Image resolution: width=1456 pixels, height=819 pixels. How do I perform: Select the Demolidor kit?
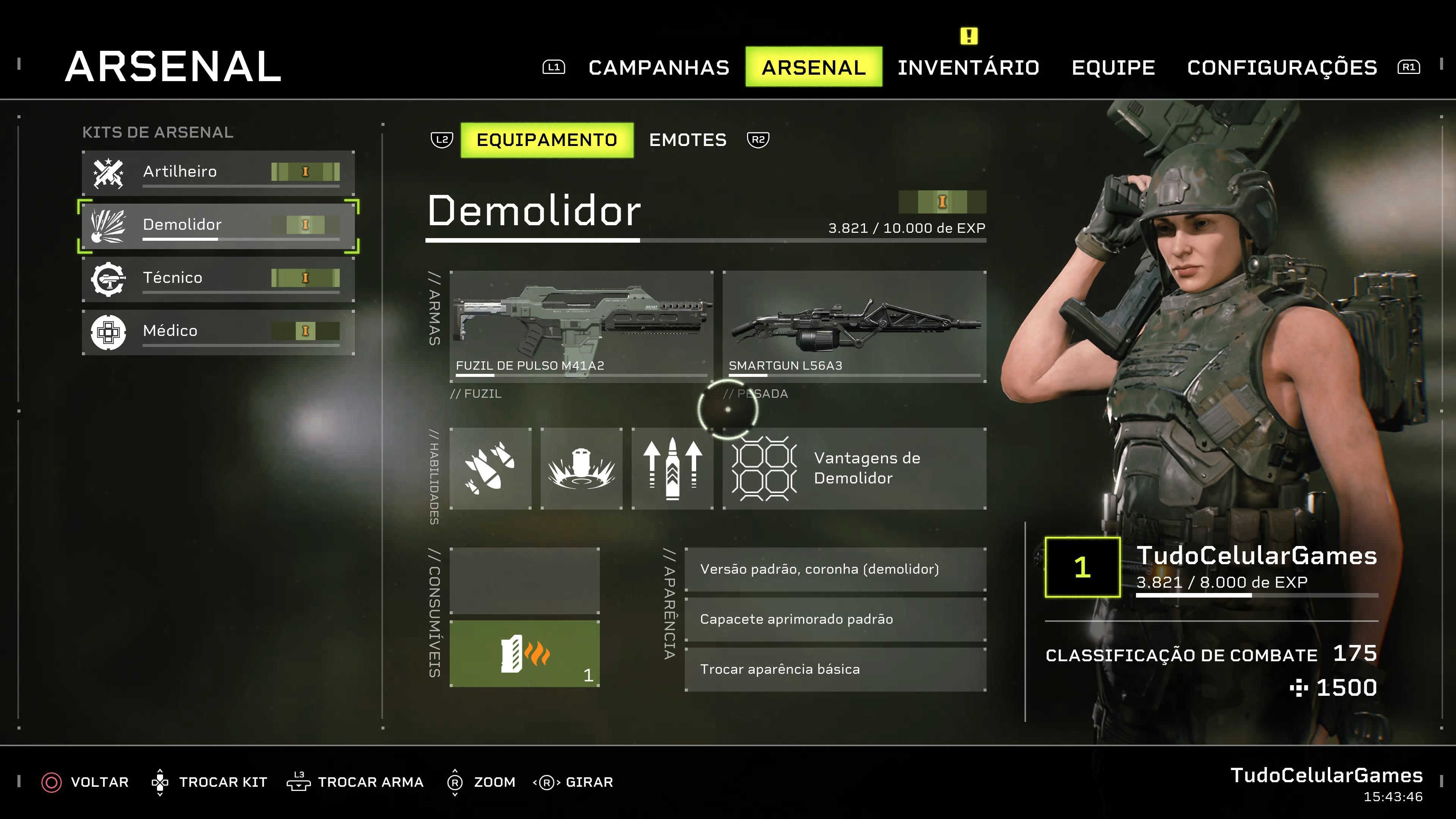pyautogui.click(x=218, y=225)
